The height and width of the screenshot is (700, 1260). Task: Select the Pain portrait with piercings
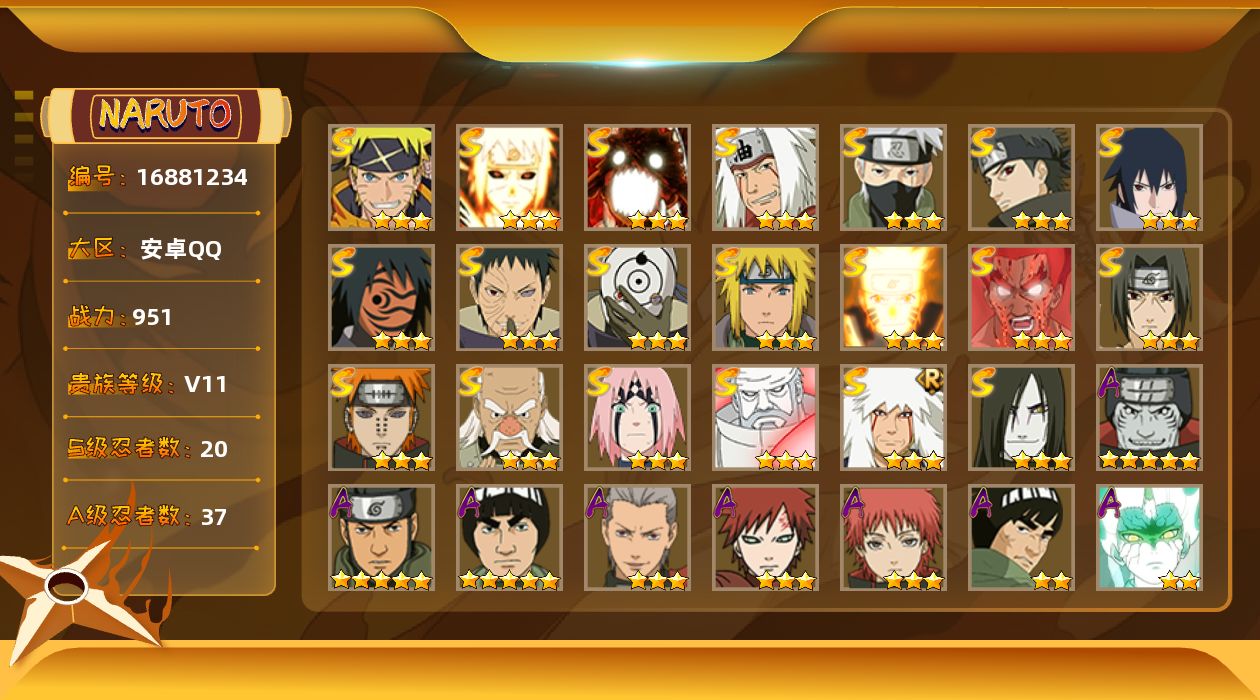pos(381,418)
